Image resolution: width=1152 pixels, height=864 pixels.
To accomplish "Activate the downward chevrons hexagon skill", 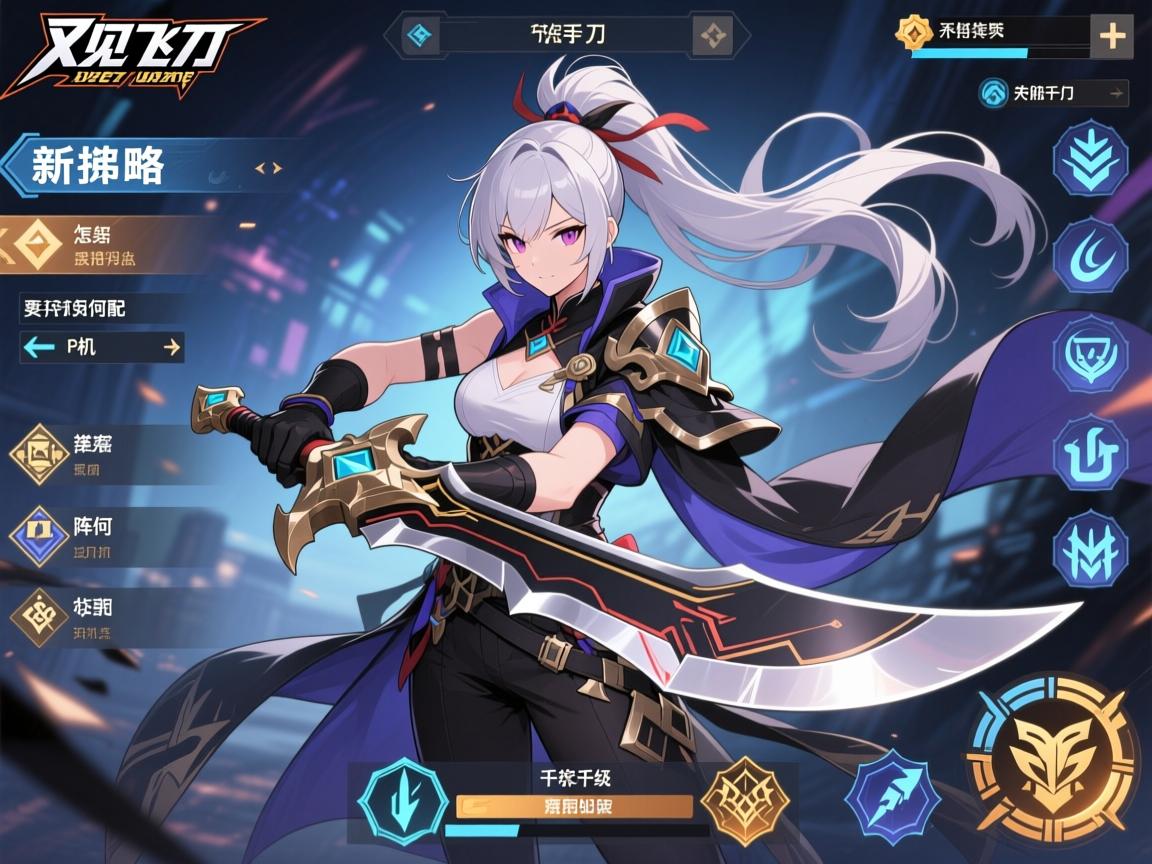I will point(1090,157).
